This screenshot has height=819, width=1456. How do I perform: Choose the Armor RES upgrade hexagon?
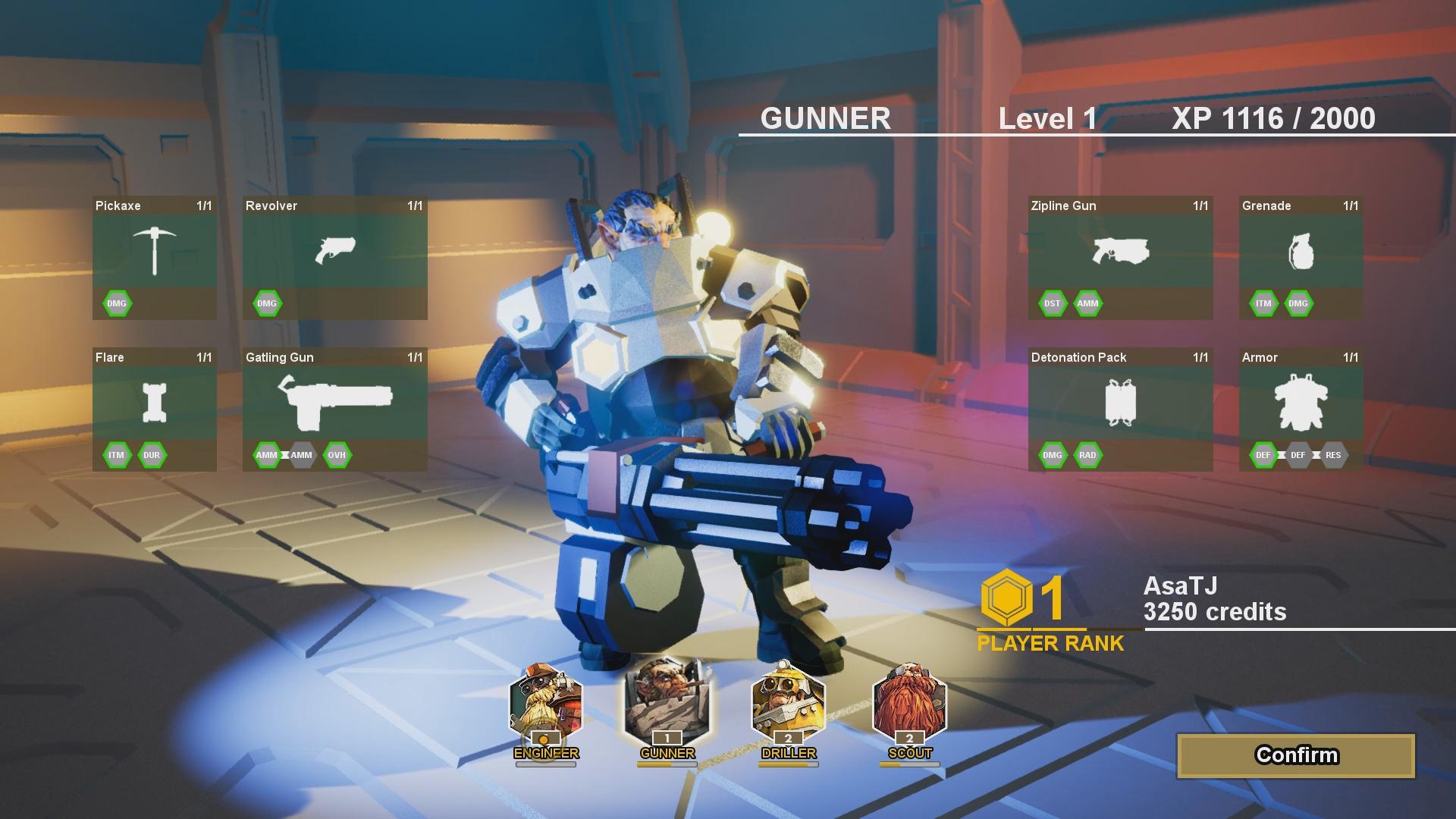[x=1333, y=455]
